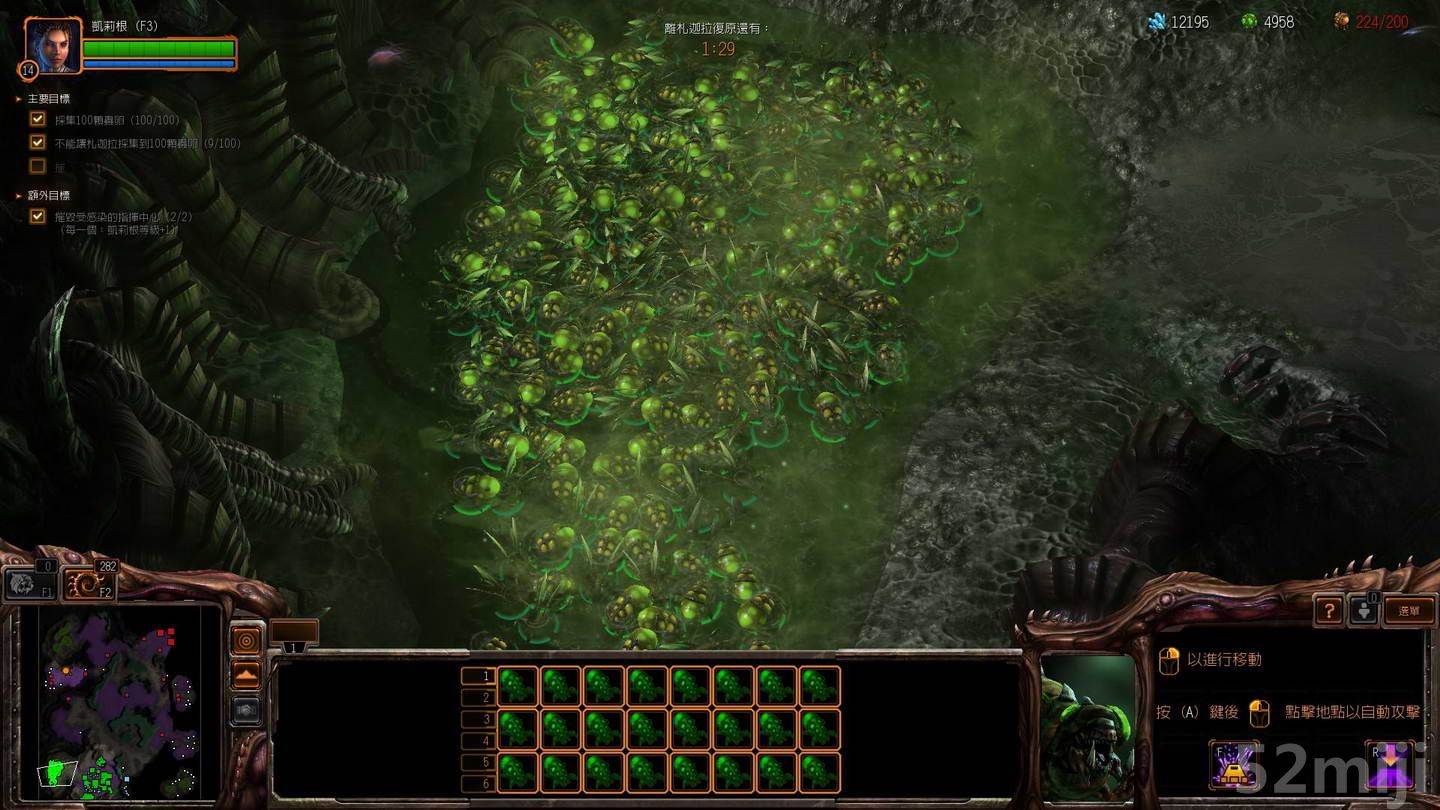This screenshot has width=1440, height=810.
Task: Activate the F hotkey ability on the command card
Action: pos(1235,766)
